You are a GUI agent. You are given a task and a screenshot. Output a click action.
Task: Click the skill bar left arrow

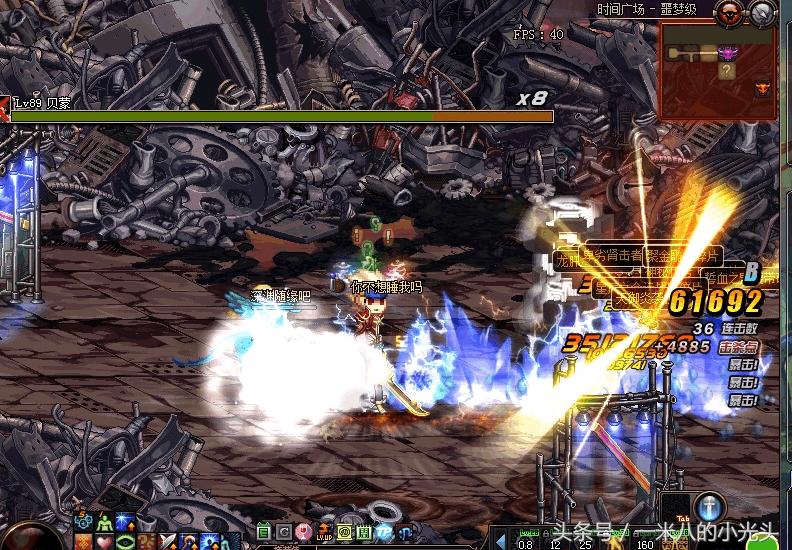(x=501, y=541)
